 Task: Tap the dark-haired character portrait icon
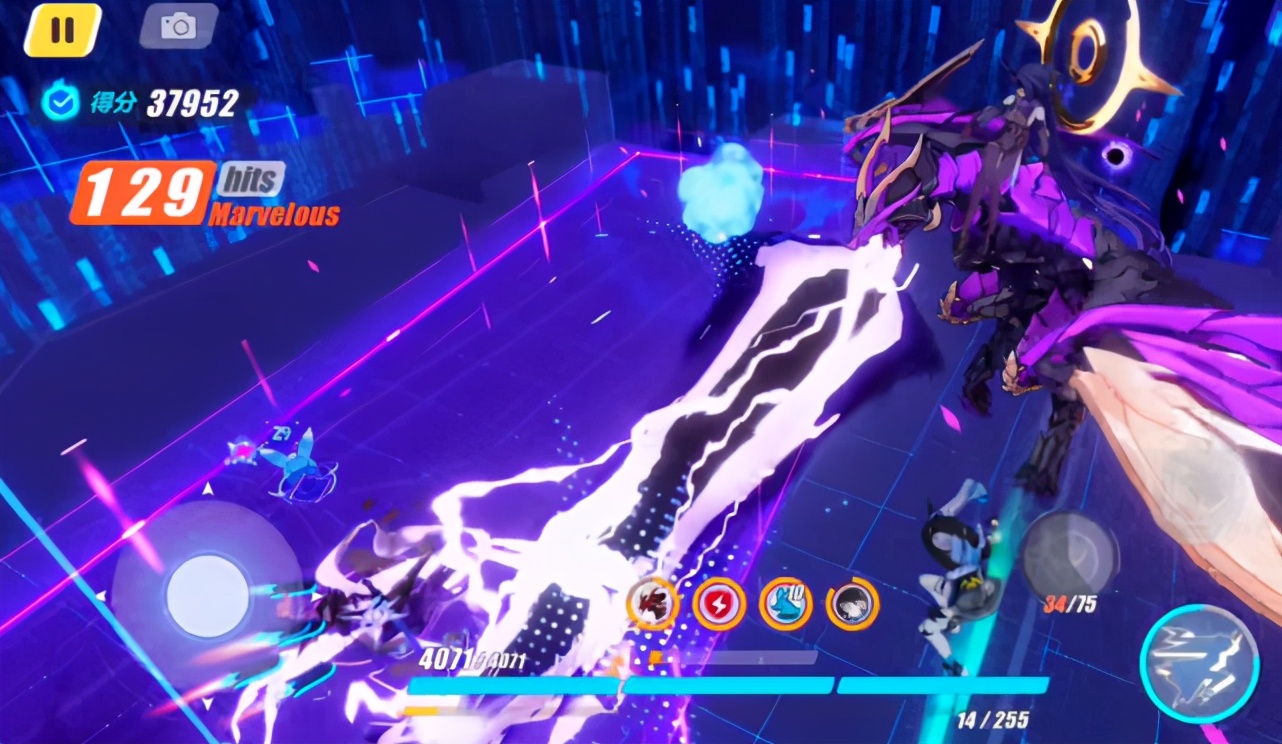point(852,604)
